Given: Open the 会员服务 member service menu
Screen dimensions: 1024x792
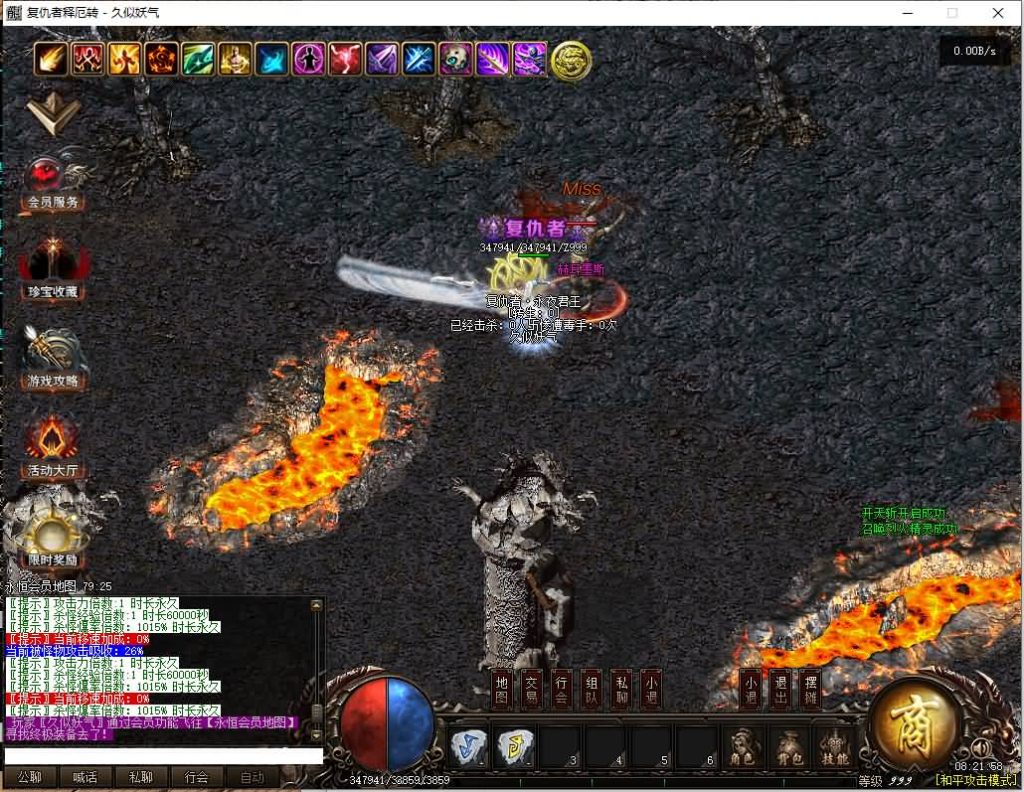Looking at the screenshot, I should pyautogui.click(x=53, y=182).
